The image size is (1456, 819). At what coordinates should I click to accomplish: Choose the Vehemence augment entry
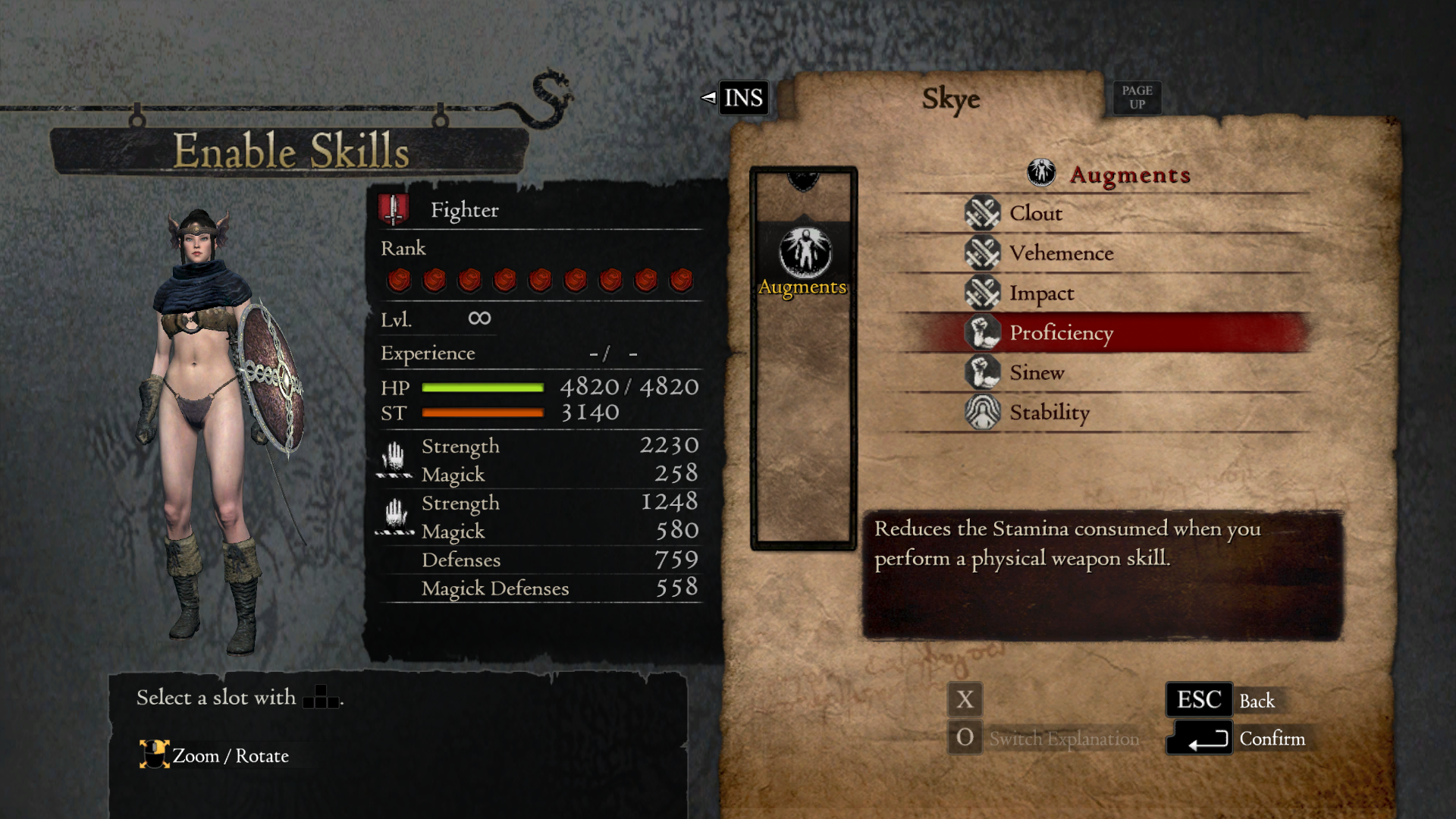[1061, 253]
